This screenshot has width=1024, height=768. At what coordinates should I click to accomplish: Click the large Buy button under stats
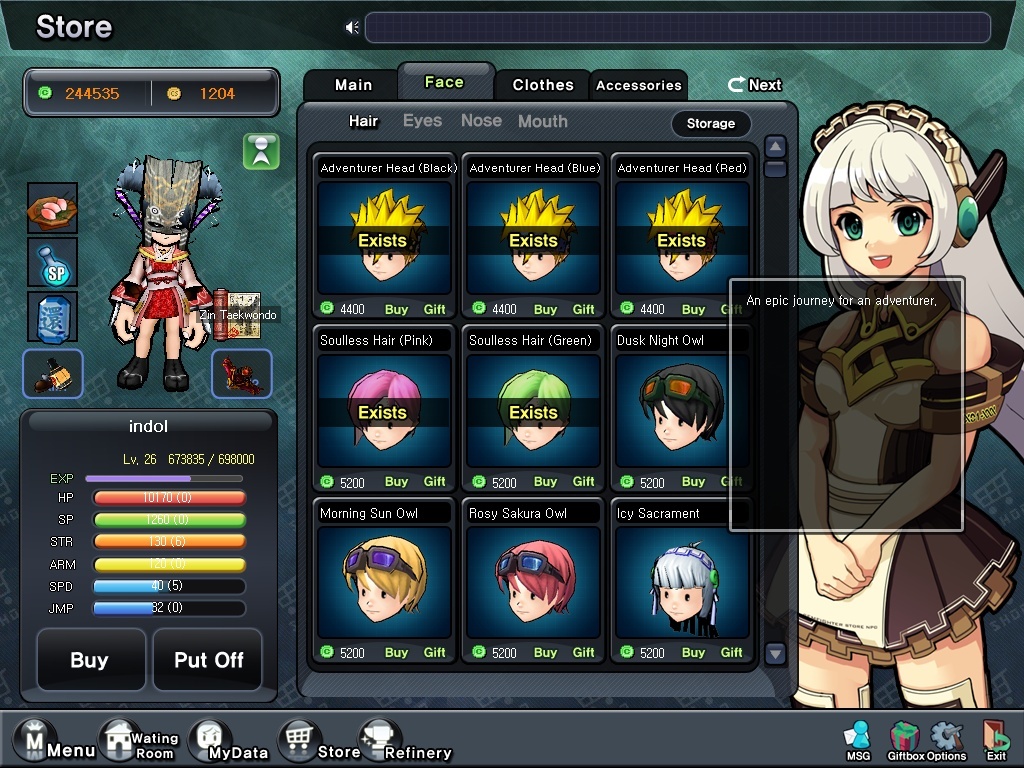(90, 660)
